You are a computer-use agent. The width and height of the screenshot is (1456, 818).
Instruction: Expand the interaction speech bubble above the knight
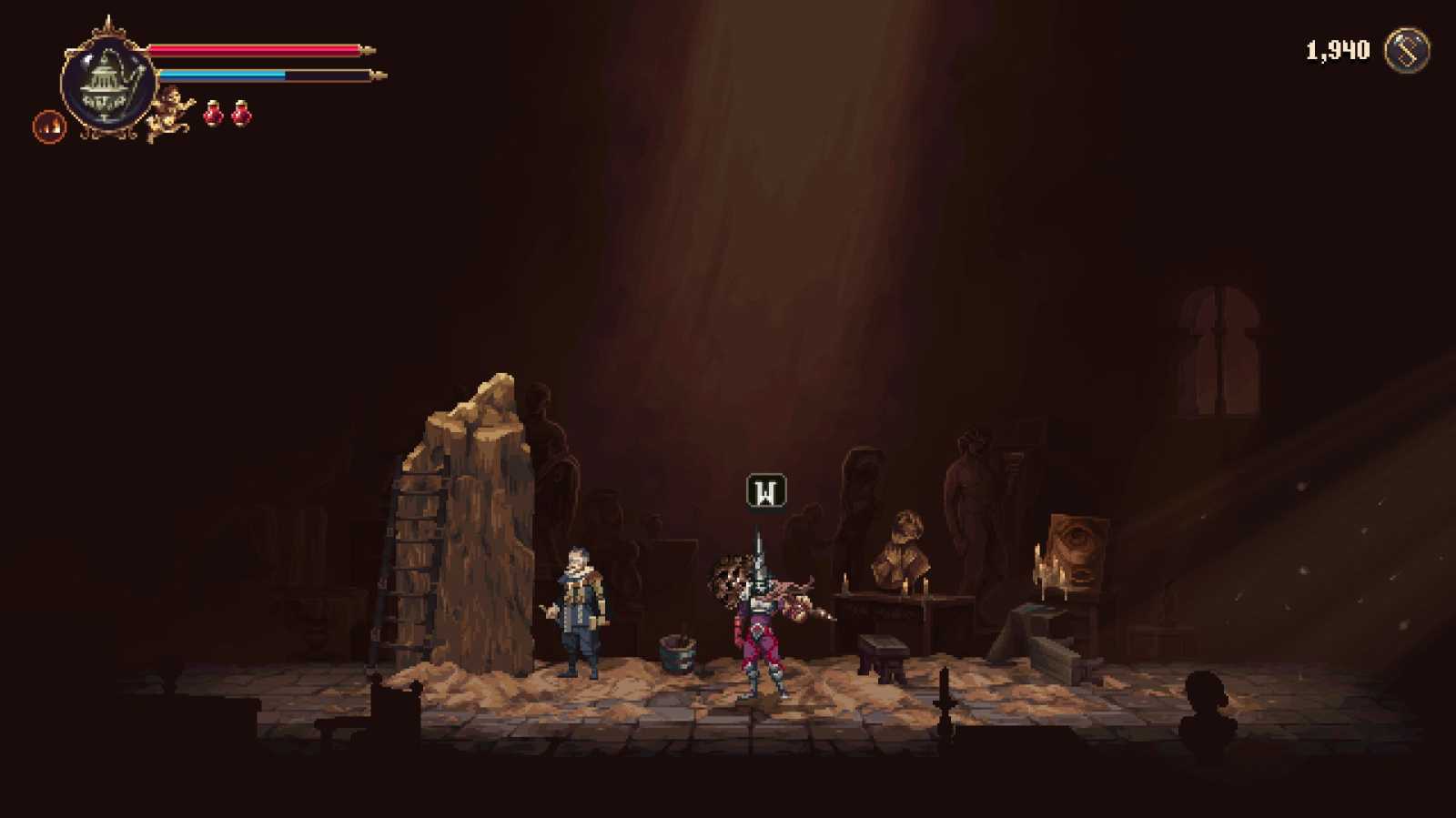pos(764,491)
